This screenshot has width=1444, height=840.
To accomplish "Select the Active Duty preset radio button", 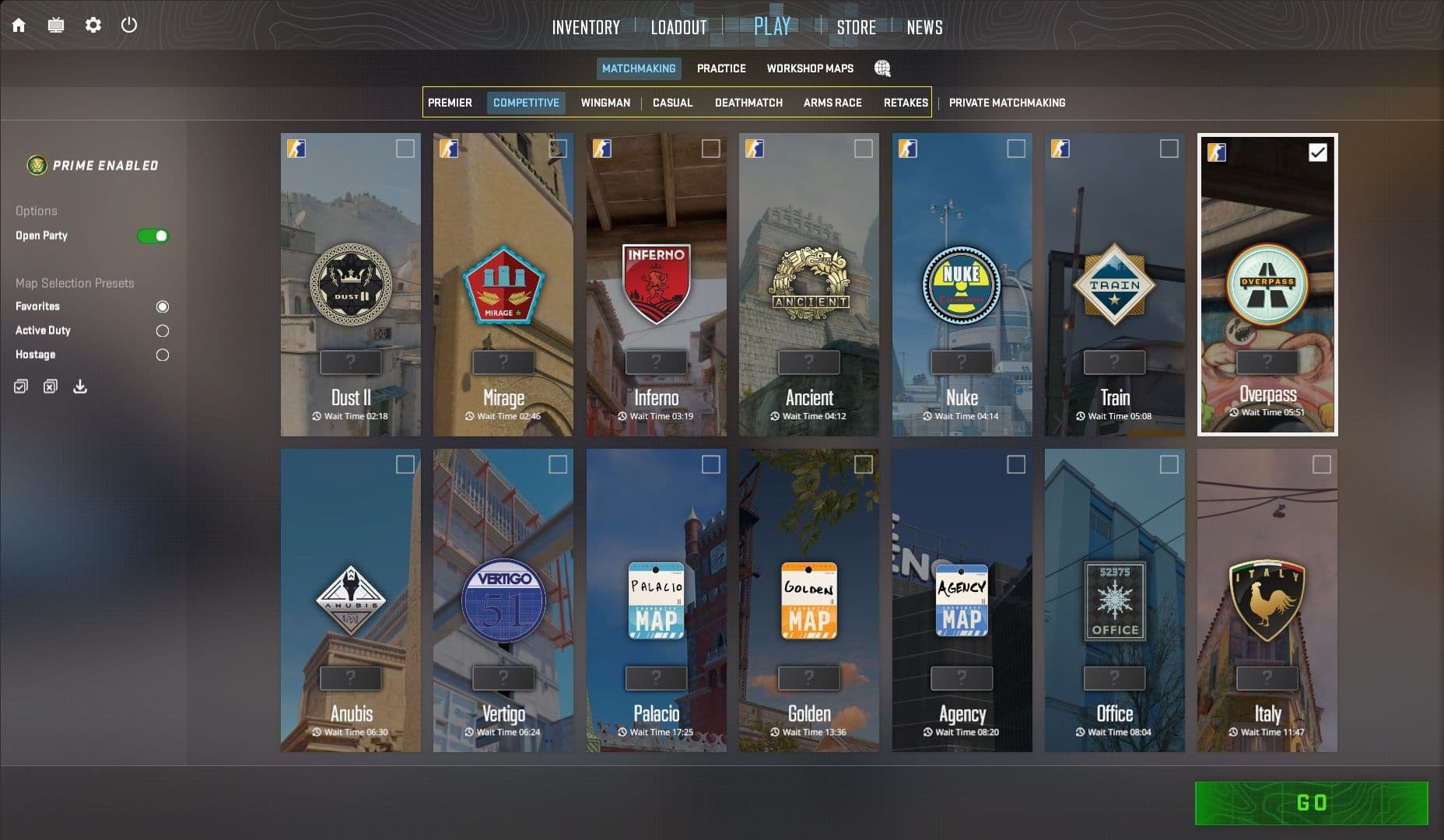I will [x=162, y=331].
